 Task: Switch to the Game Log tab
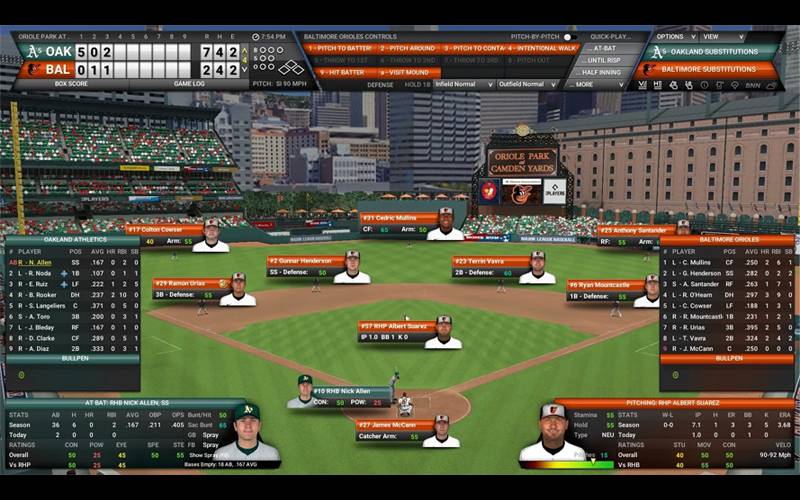(189, 84)
